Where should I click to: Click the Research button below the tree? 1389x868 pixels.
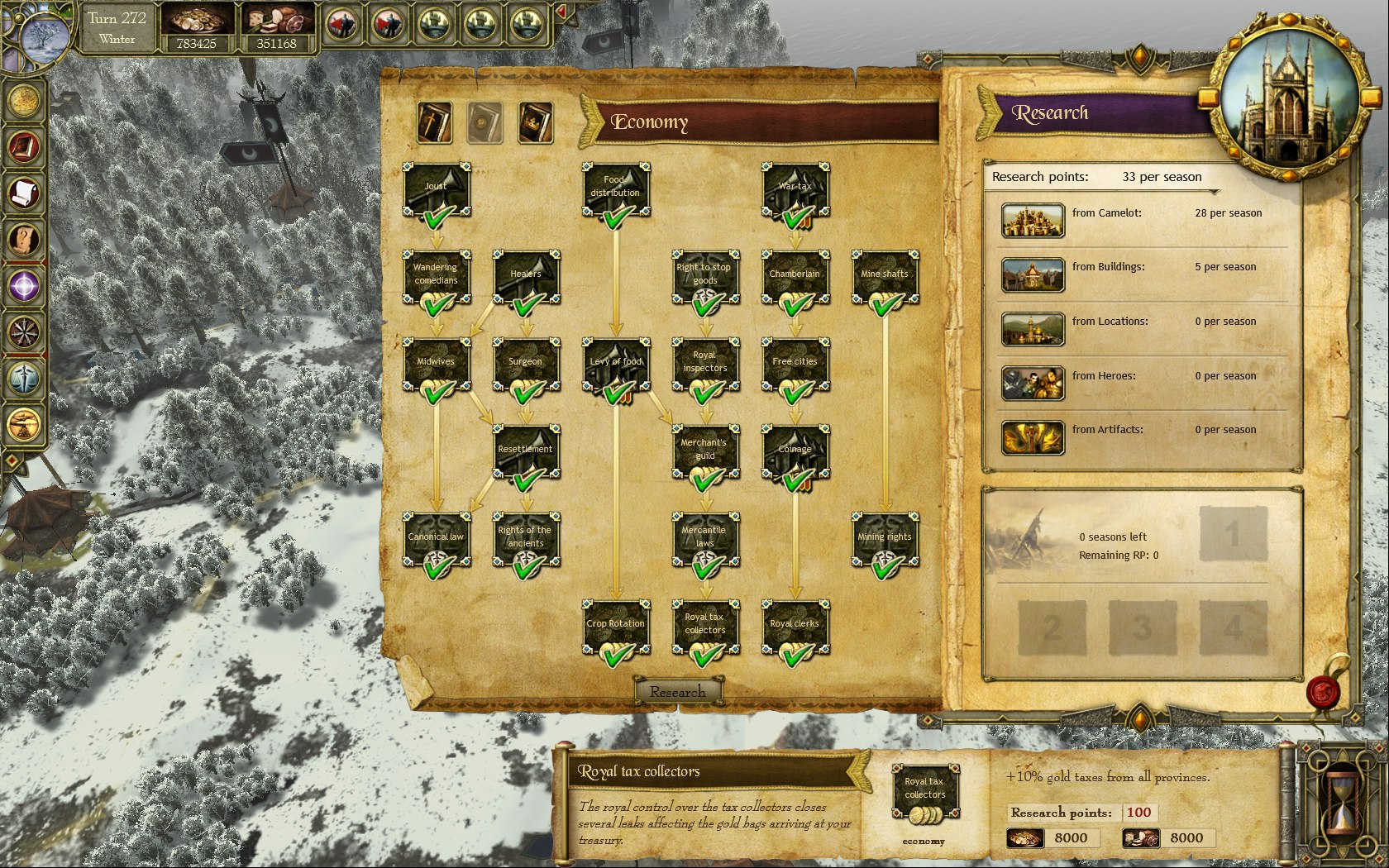coord(678,692)
